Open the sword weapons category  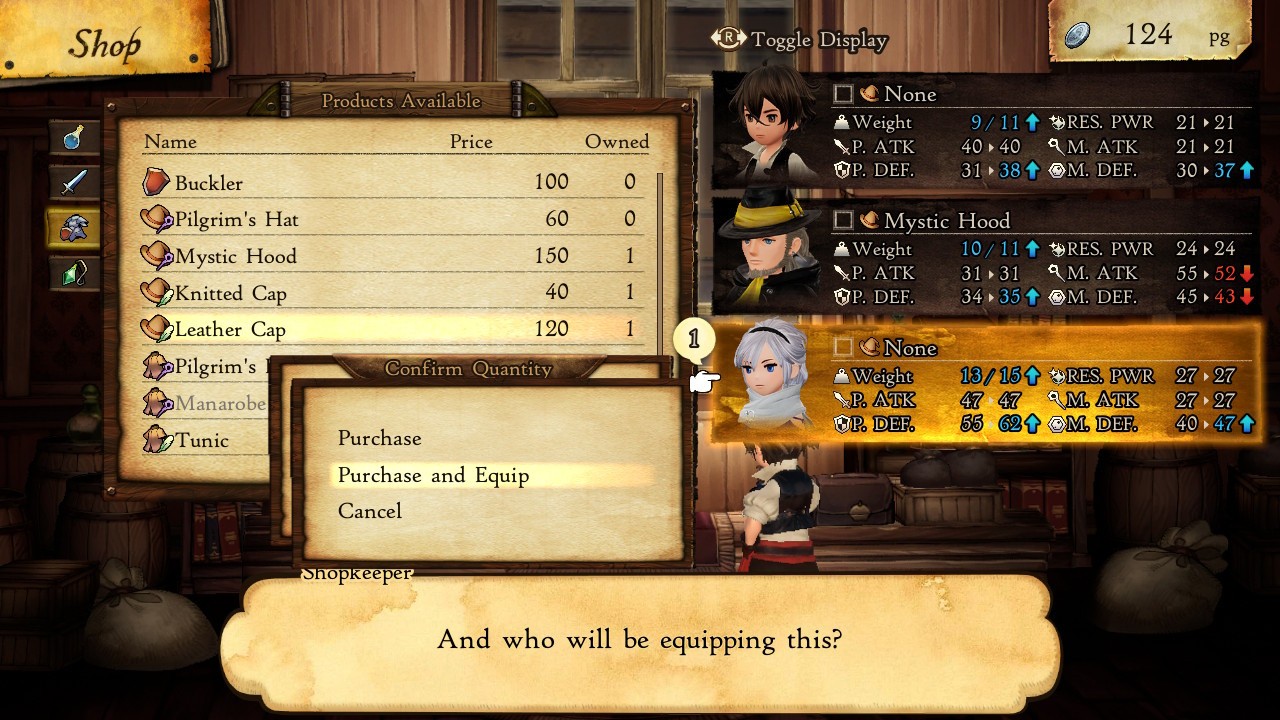74,183
